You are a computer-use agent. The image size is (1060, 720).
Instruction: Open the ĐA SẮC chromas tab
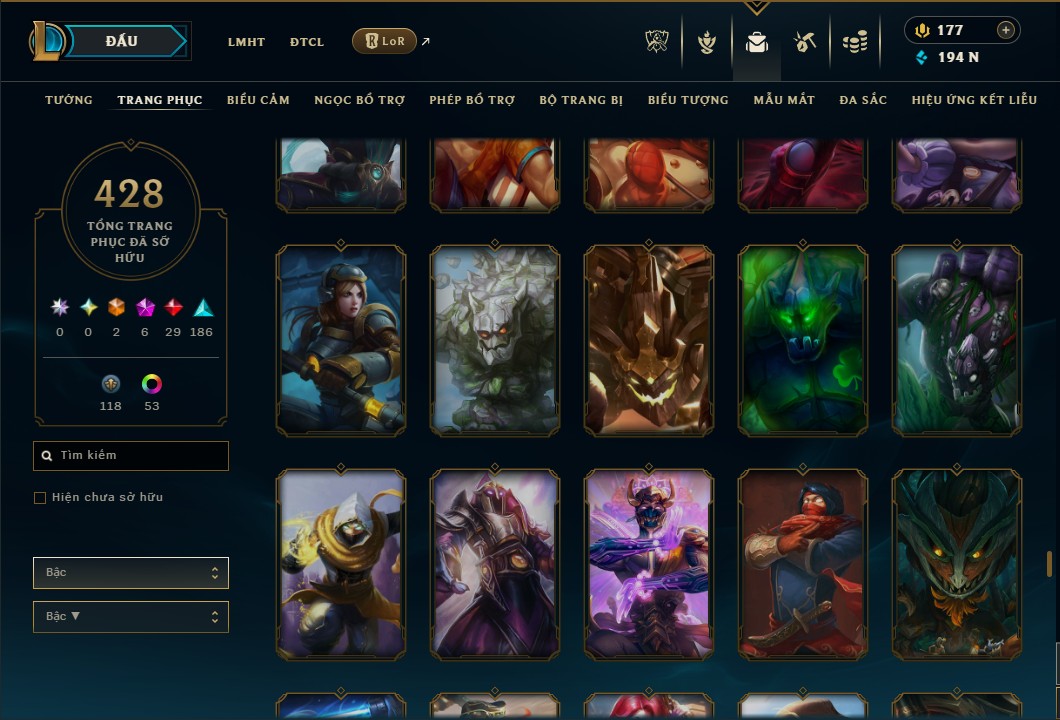point(863,100)
